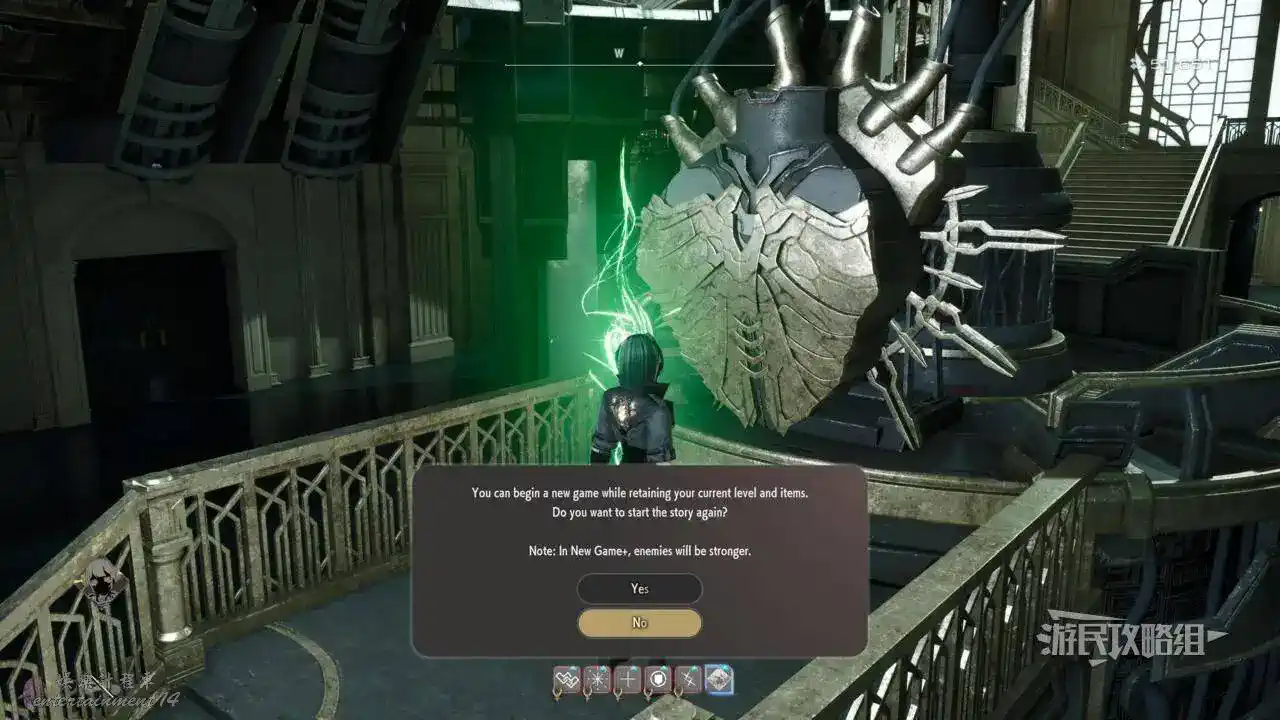Trigger the double-barred cross skill icon
Image resolution: width=1280 pixels, height=720 pixels.
click(x=688, y=680)
